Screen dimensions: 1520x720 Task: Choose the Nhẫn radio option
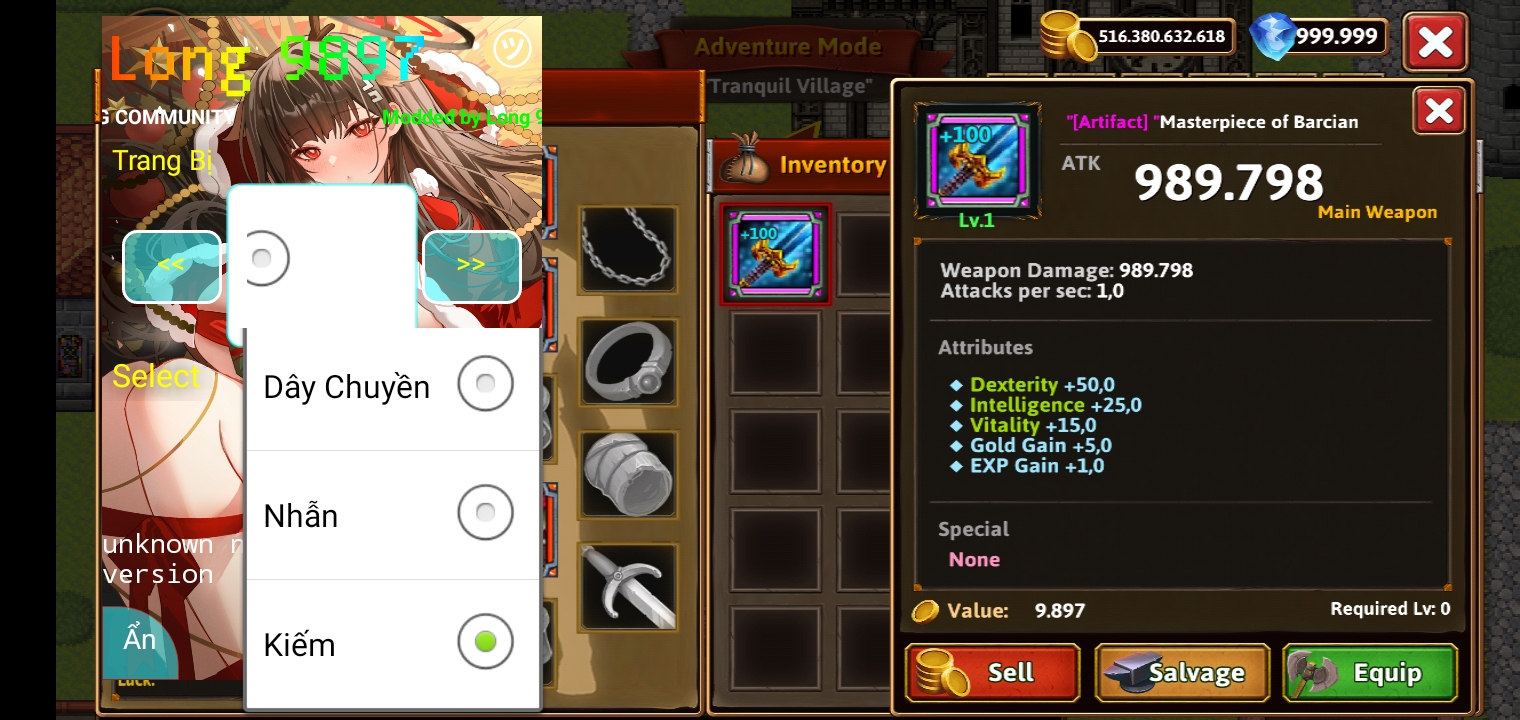(485, 513)
